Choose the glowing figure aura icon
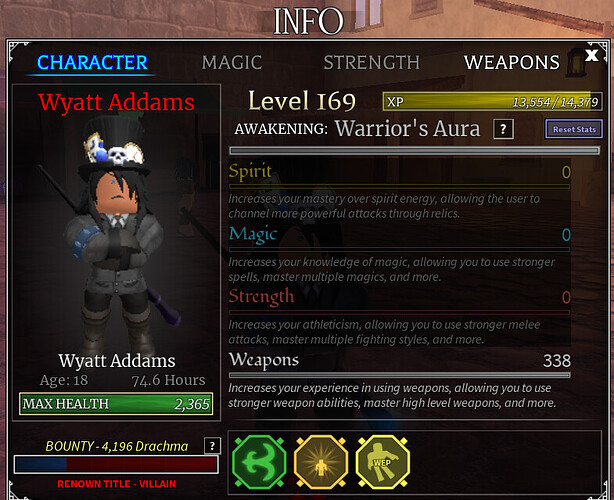The height and width of the screenshot is (500, 614). tap(320, 462)
